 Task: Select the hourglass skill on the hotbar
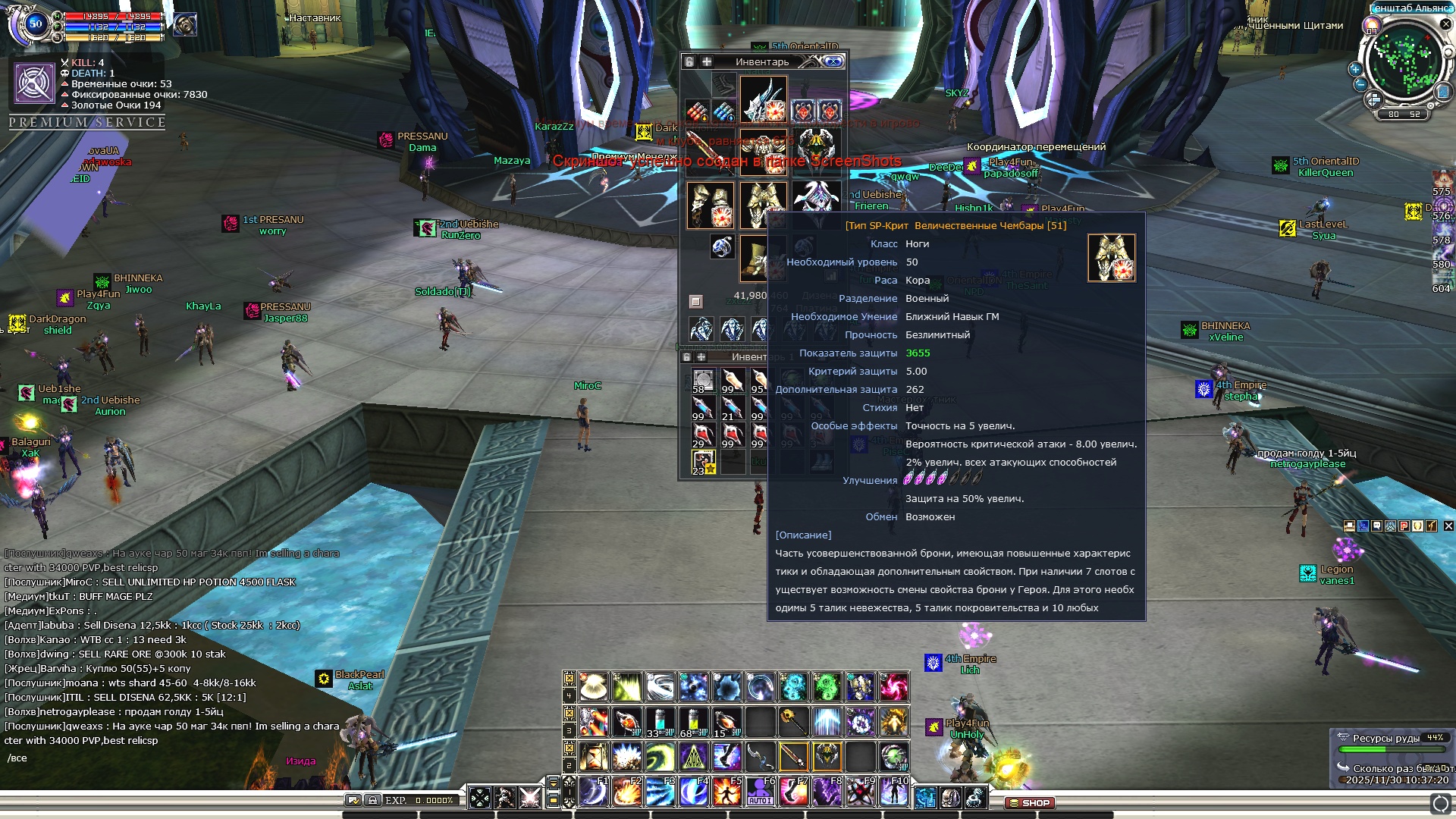coord(594,756)
